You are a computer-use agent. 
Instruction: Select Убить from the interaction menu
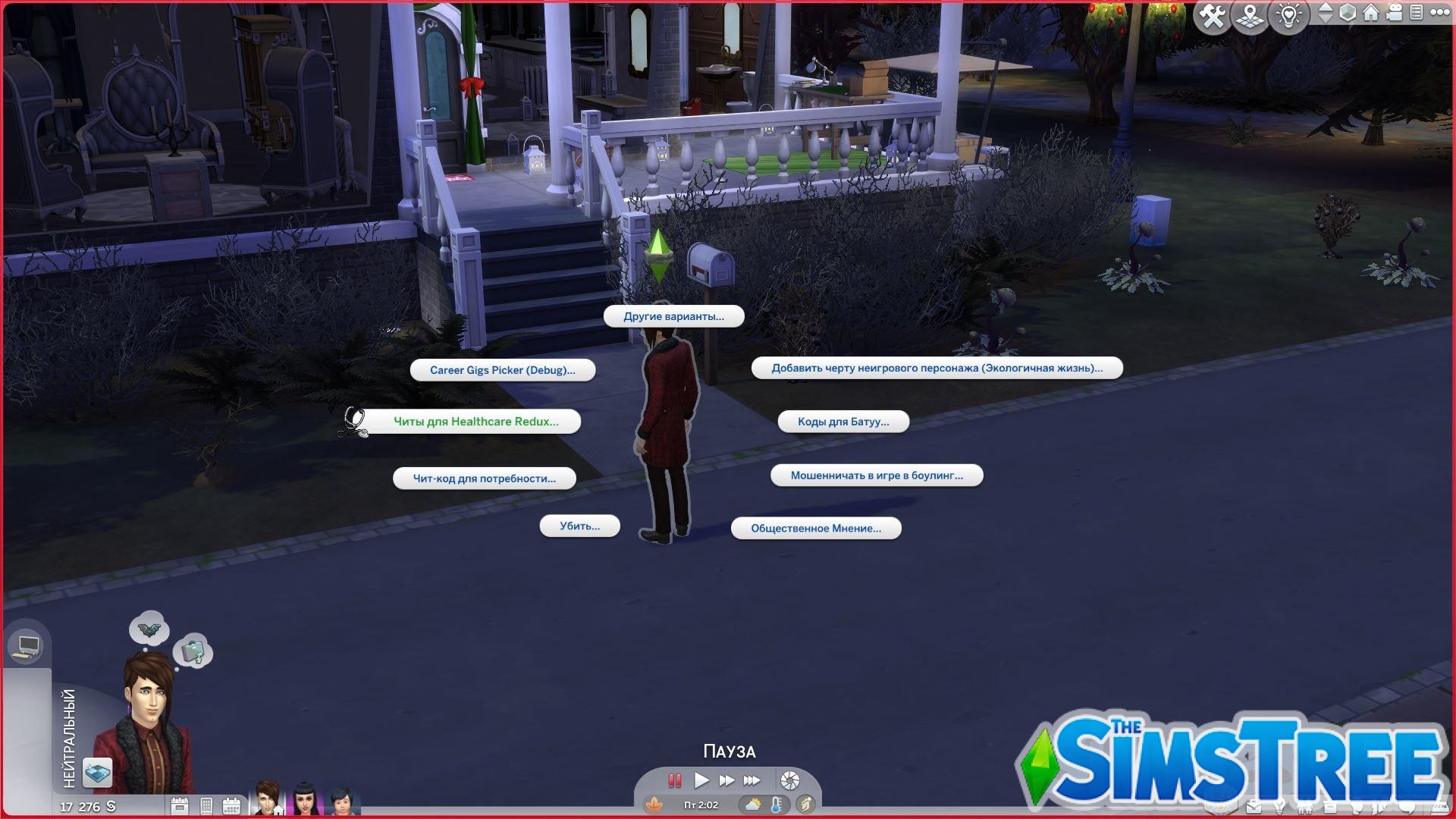[x=579, y=525]
